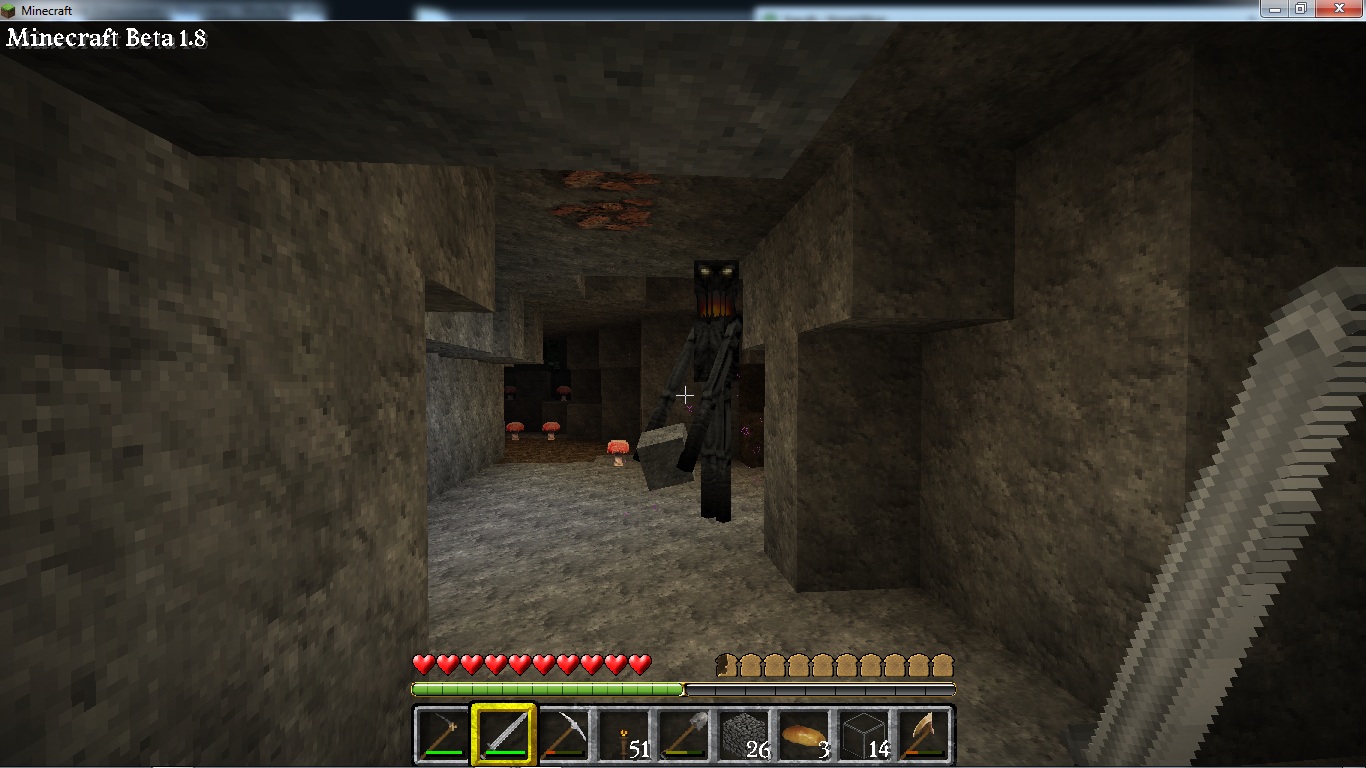Select the iron sword hotbar slot

click(x=504, y=735)
